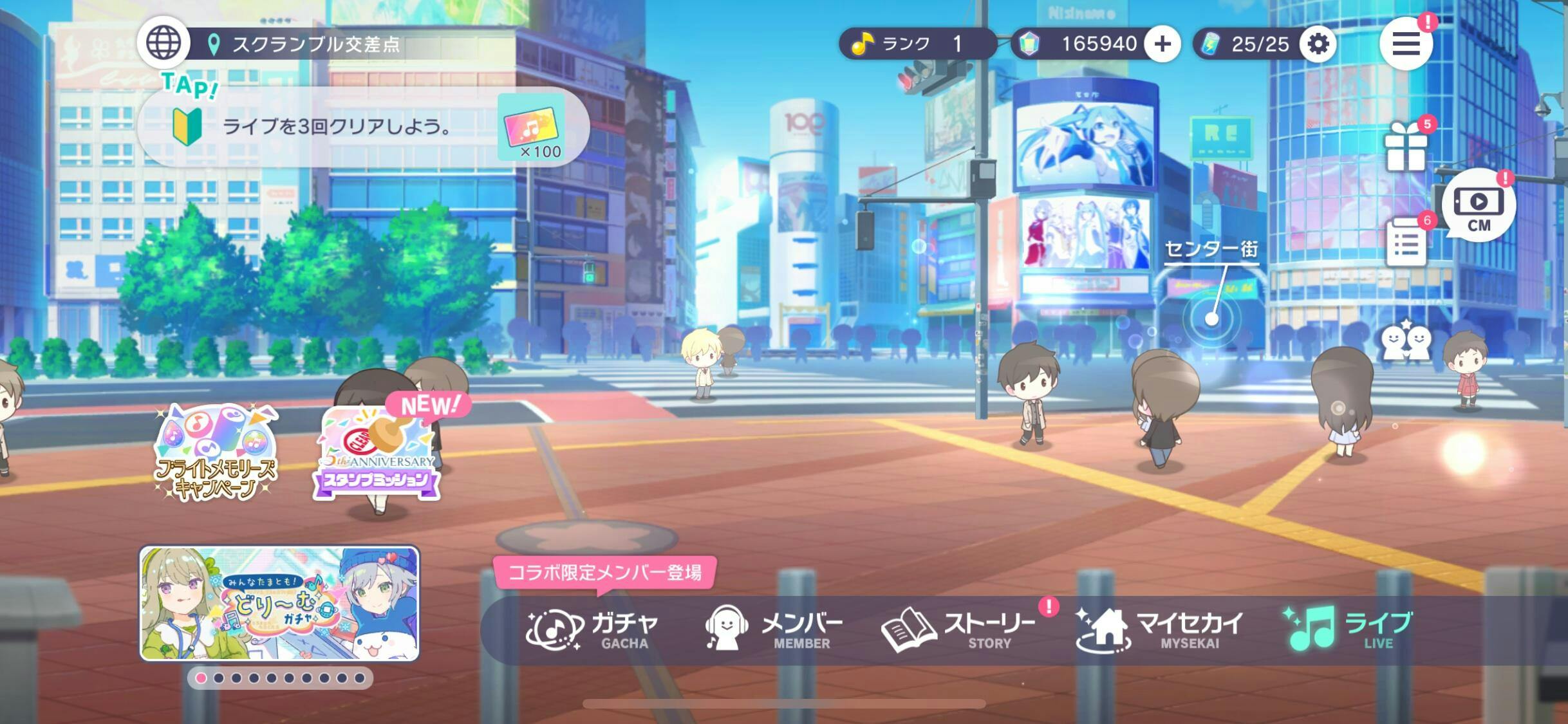The width and height of the screenshot is (1568, 724).
Task: Open the gift box present icon
Action: 1406,147
